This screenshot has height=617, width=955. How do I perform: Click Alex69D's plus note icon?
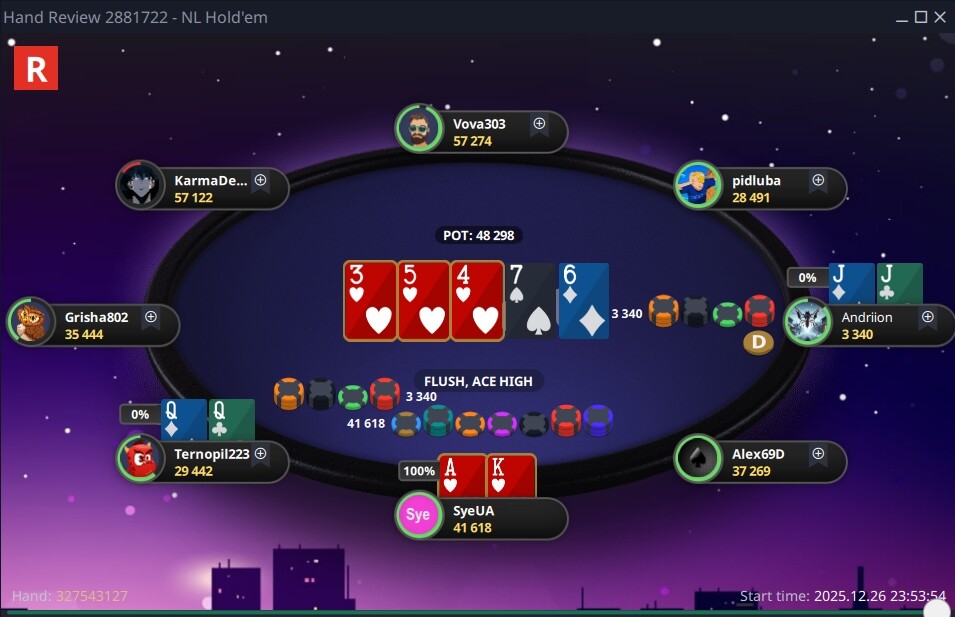pyautogui.click(x=818, y=454)
